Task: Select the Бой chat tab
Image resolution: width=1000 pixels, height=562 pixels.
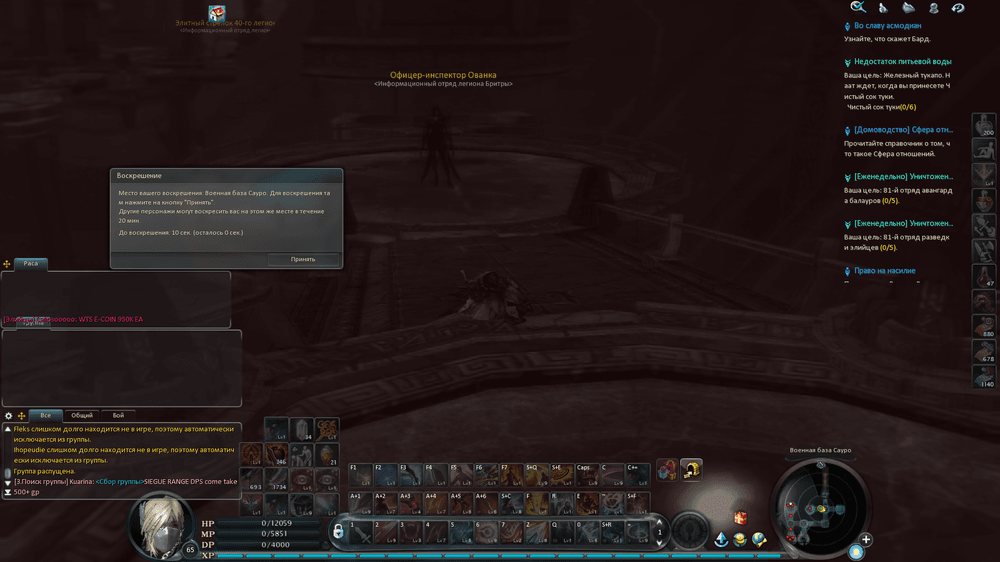Action: pyautogui.click(x=118, y=415)
